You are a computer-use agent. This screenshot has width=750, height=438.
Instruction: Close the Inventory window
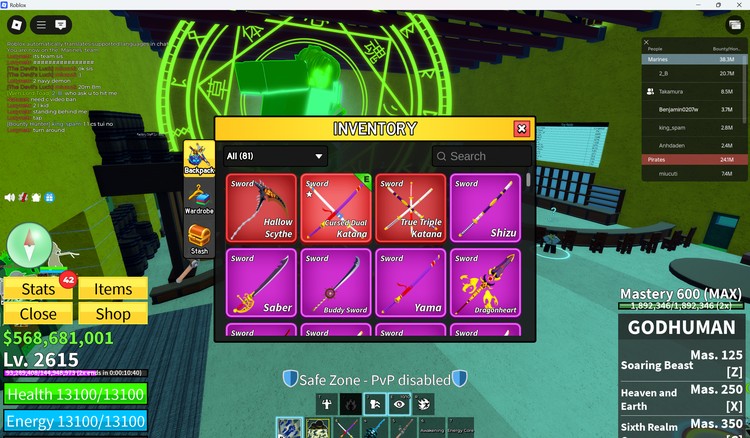click(521, 129)
